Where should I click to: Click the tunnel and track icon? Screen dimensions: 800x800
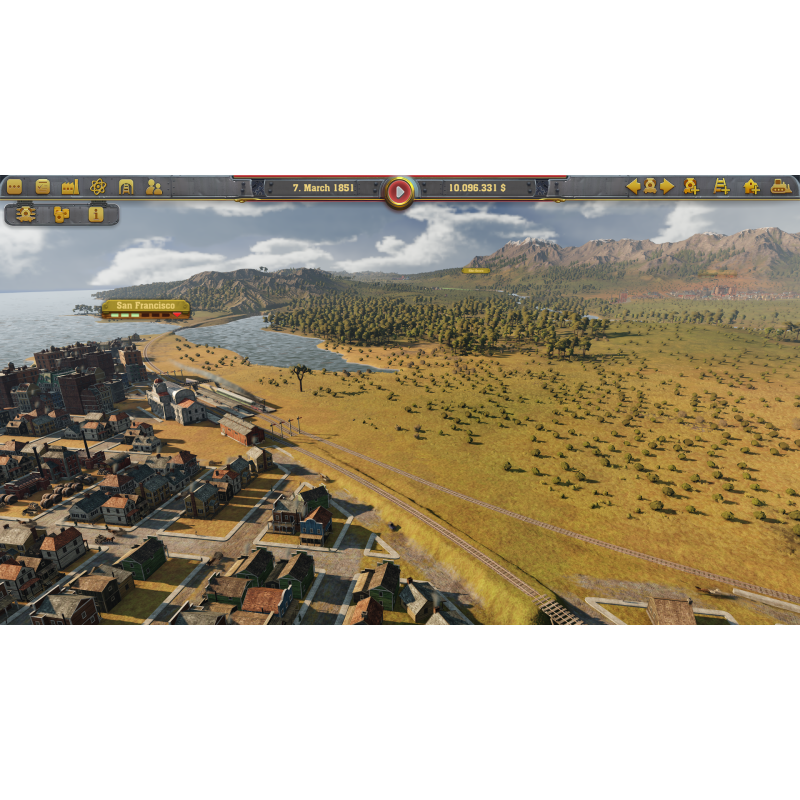(126, 186)
